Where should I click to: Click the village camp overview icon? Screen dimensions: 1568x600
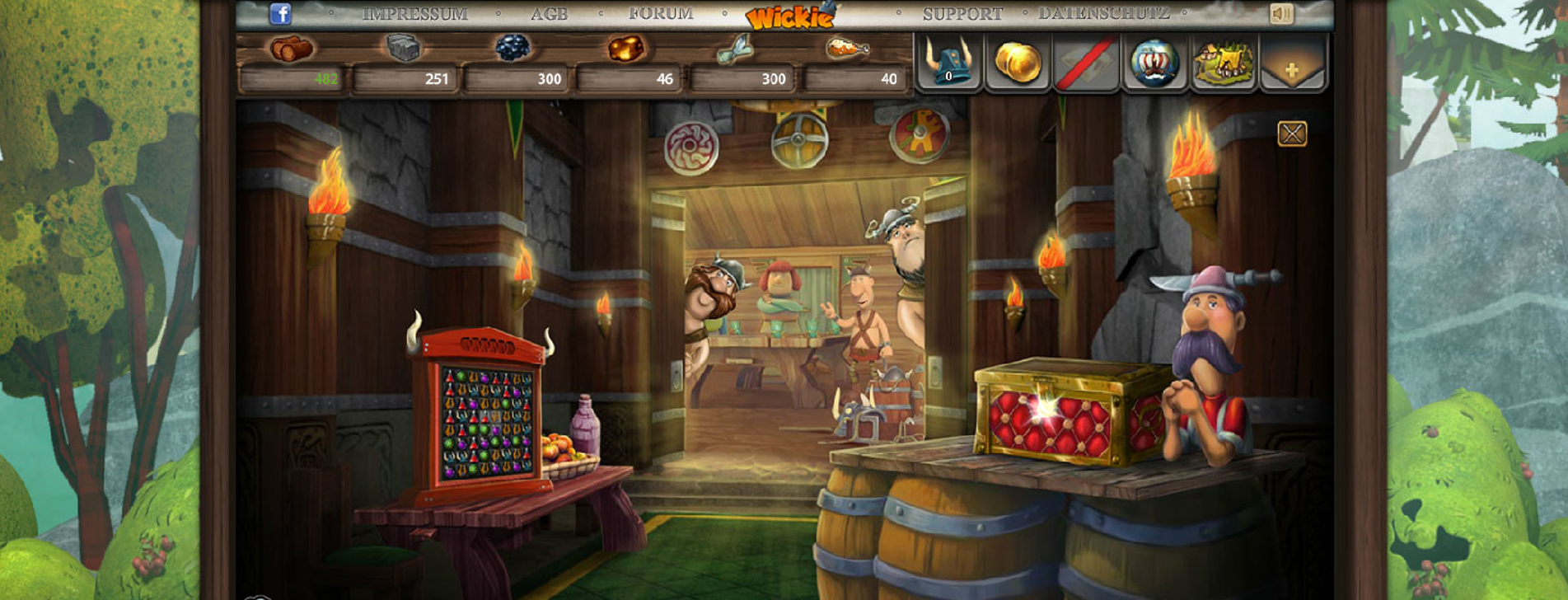click(1224, 62)
